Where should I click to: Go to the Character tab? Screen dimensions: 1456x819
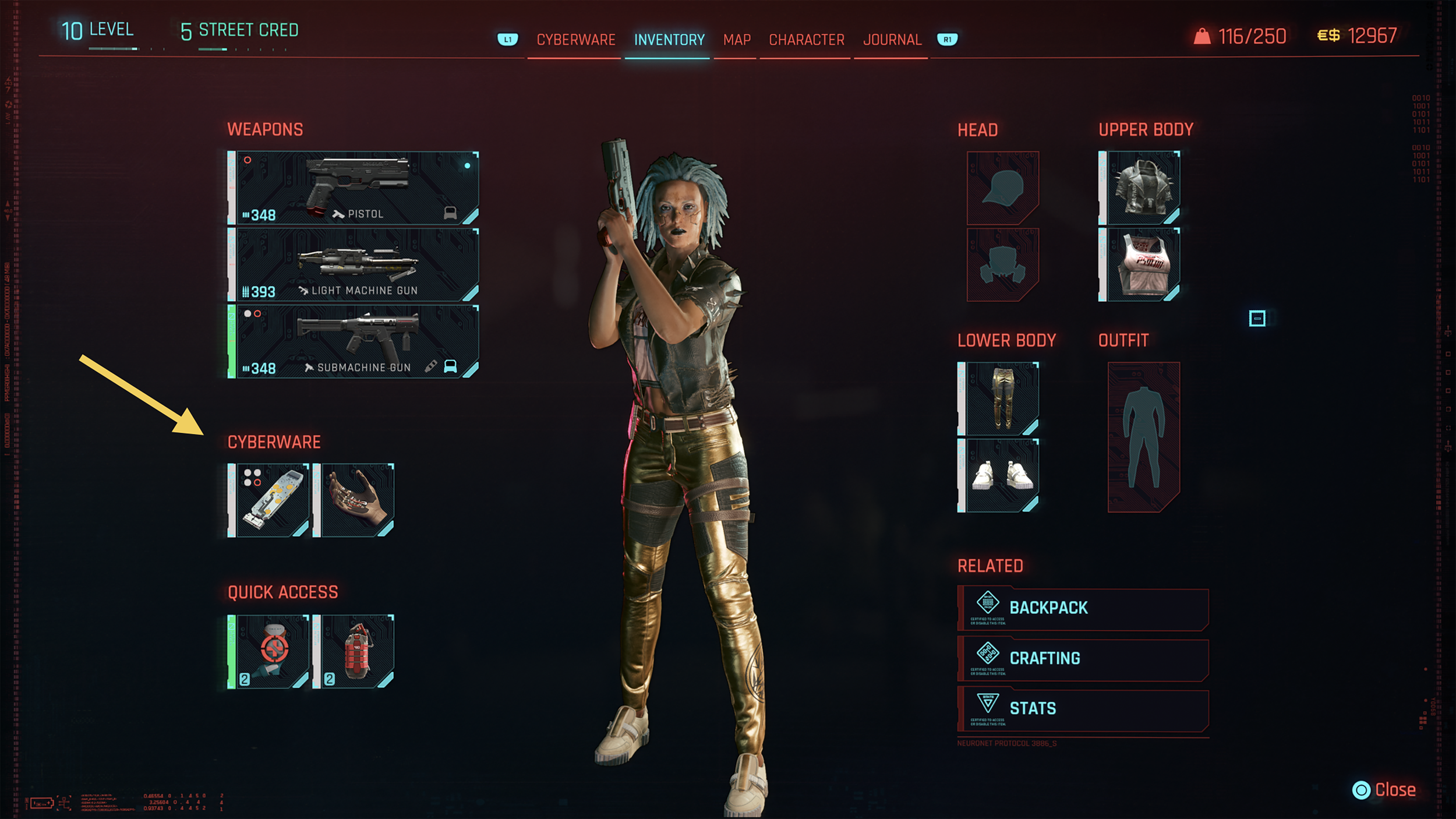pyautogui.click(x=806, y=40)
